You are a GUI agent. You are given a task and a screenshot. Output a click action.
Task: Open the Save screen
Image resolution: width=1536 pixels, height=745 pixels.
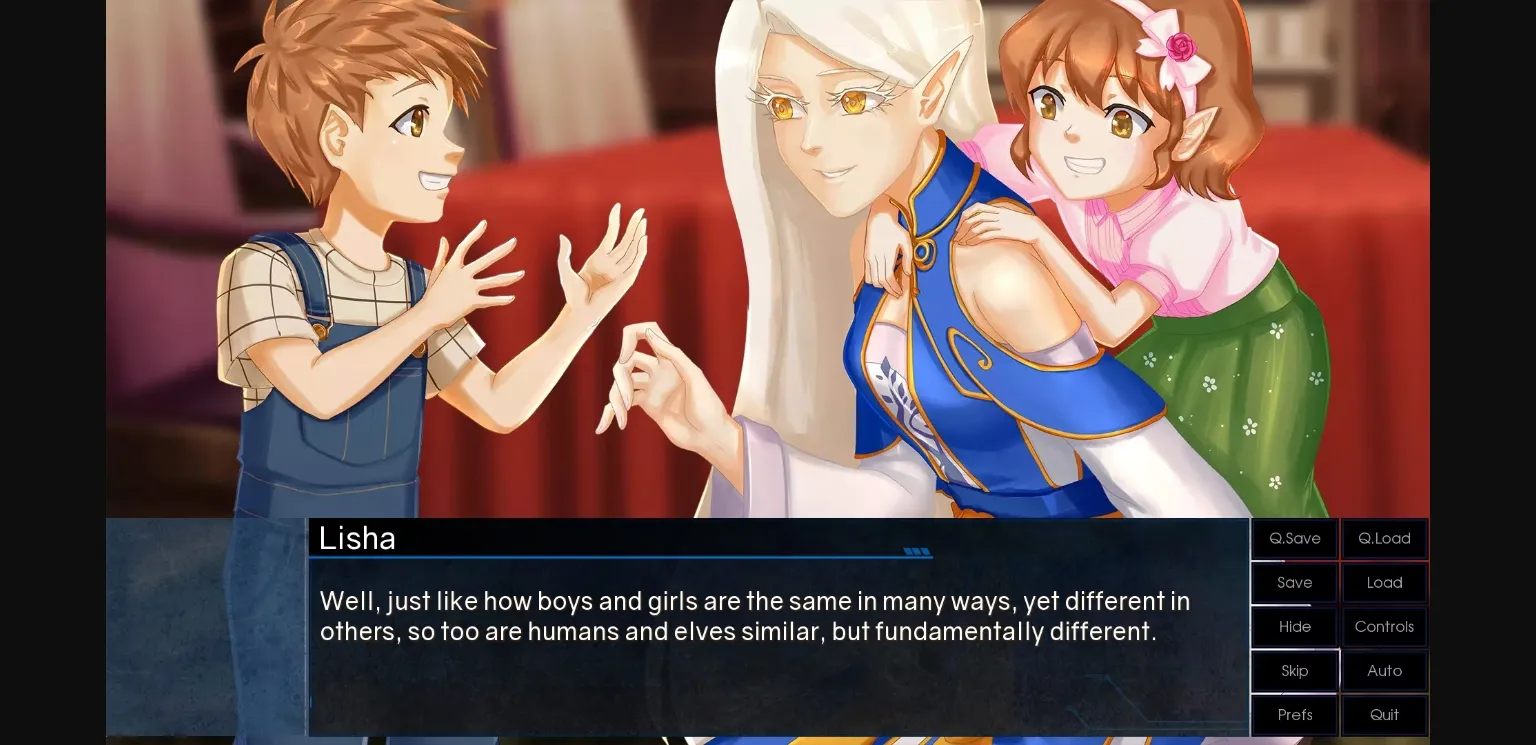click(1294, 582)
